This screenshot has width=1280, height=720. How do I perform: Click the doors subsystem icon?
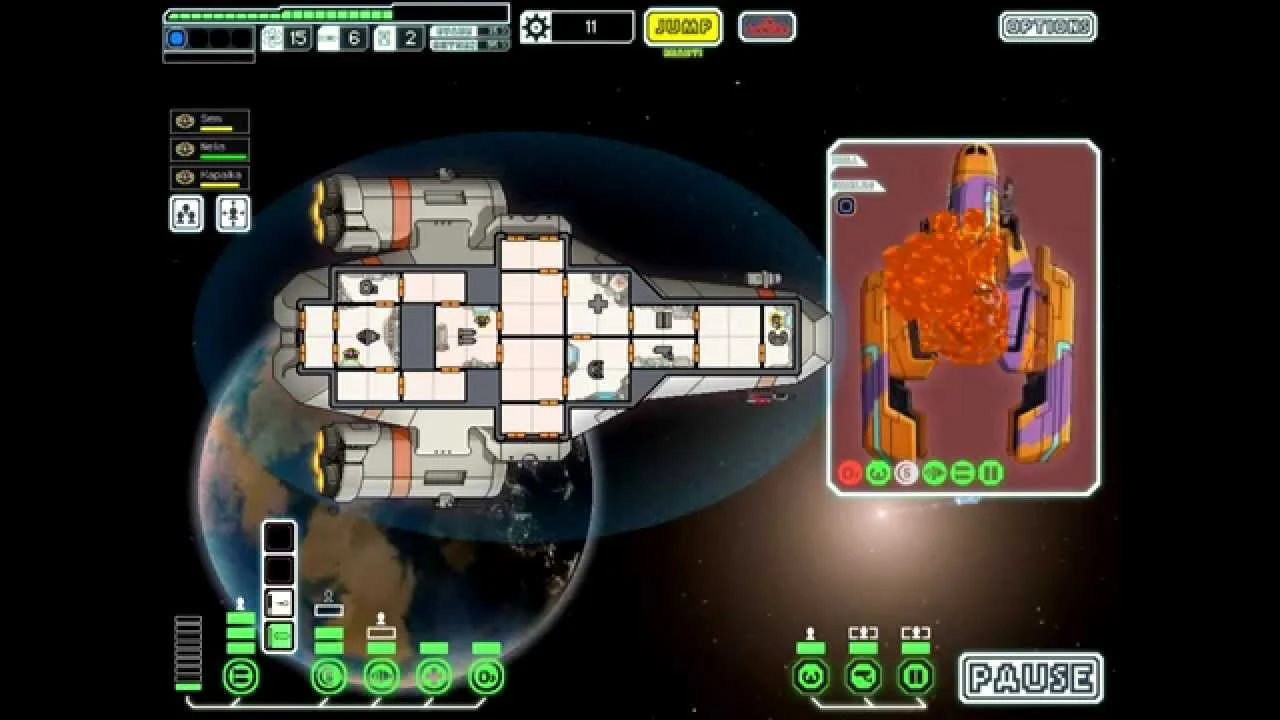[916, 677]
